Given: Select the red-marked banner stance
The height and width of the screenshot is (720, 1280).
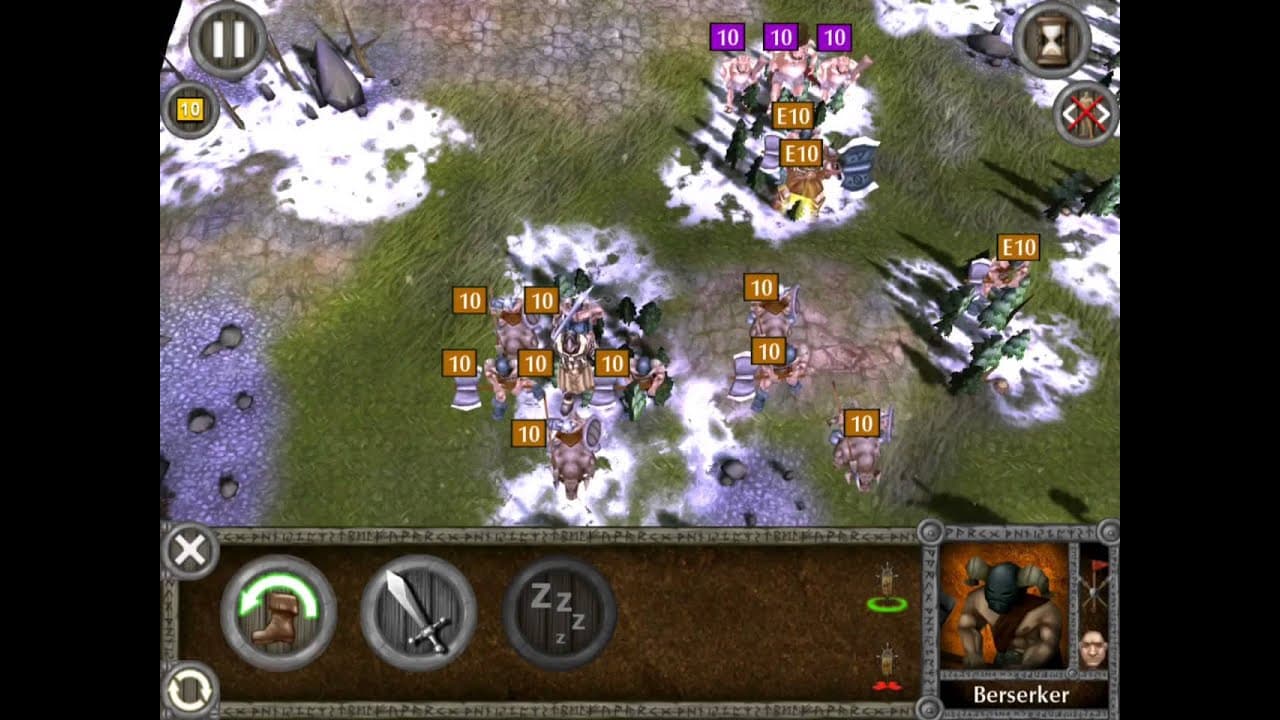Looking at the screenshot, I should coord(885,669).
